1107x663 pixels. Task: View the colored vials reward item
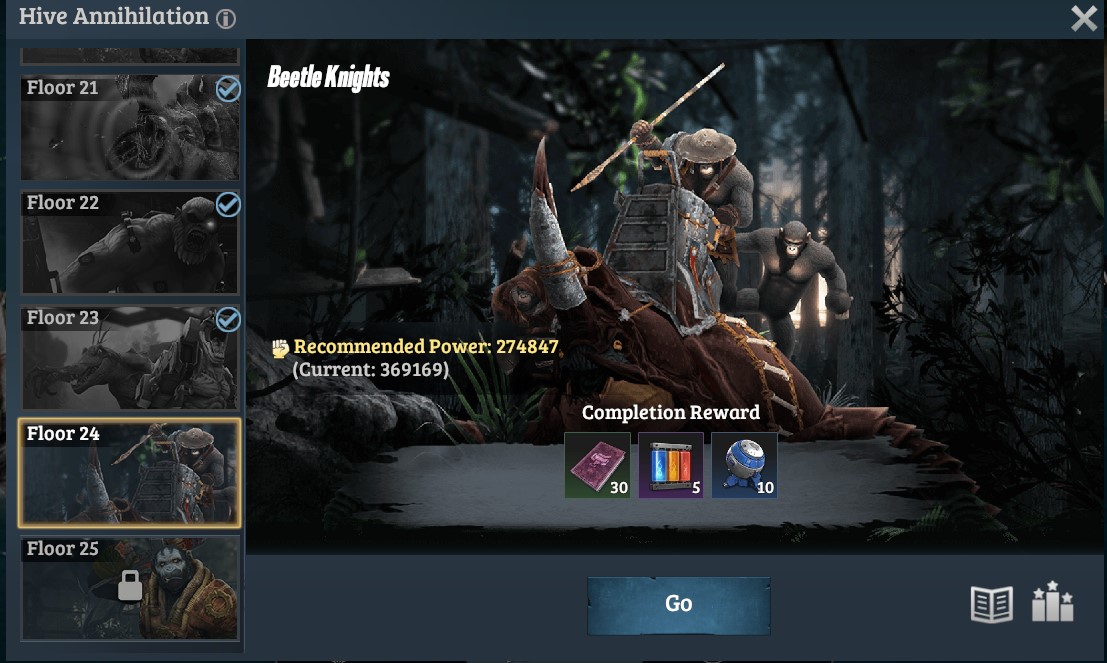671,465
